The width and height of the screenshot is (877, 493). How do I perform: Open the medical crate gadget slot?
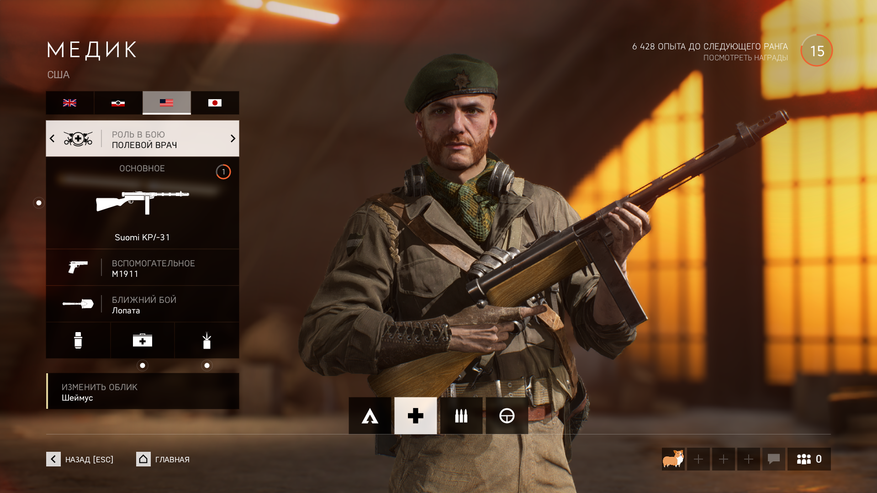[x=142, y=340]
